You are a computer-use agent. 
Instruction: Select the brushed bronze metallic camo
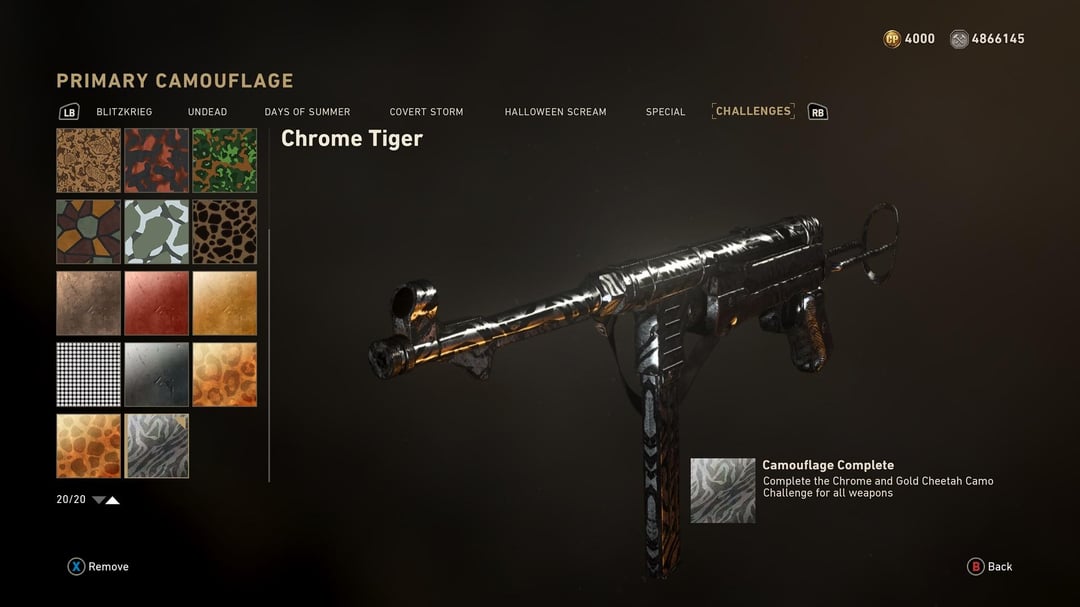click(x=88, y=303)
